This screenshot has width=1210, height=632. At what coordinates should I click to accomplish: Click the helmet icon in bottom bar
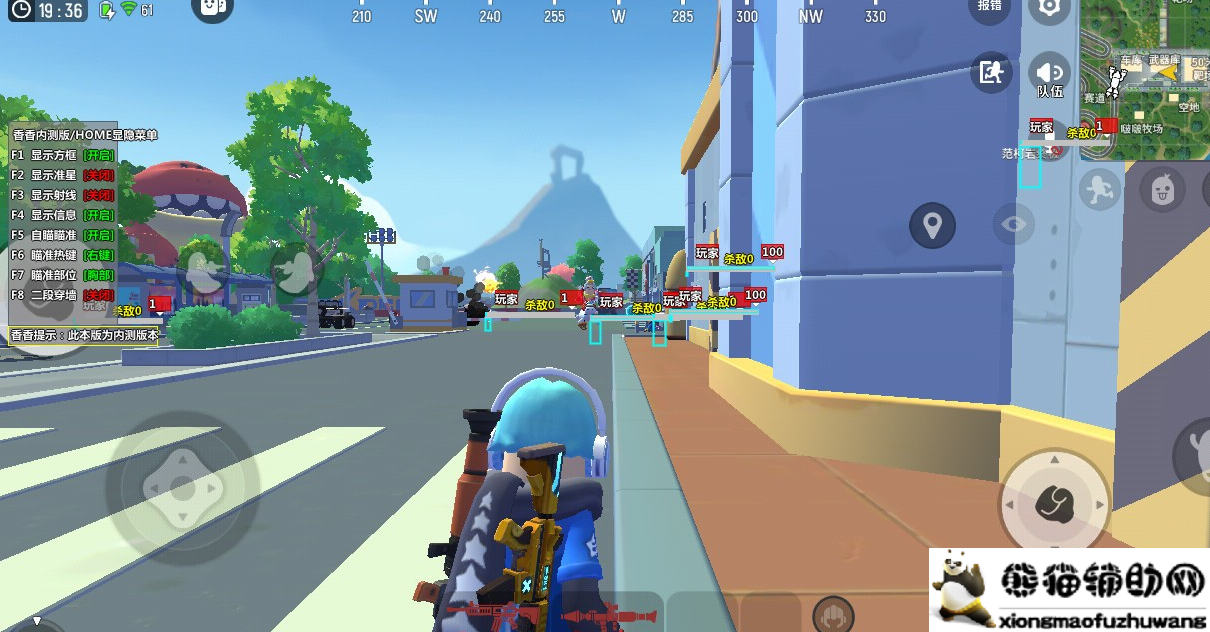[833, 613]
